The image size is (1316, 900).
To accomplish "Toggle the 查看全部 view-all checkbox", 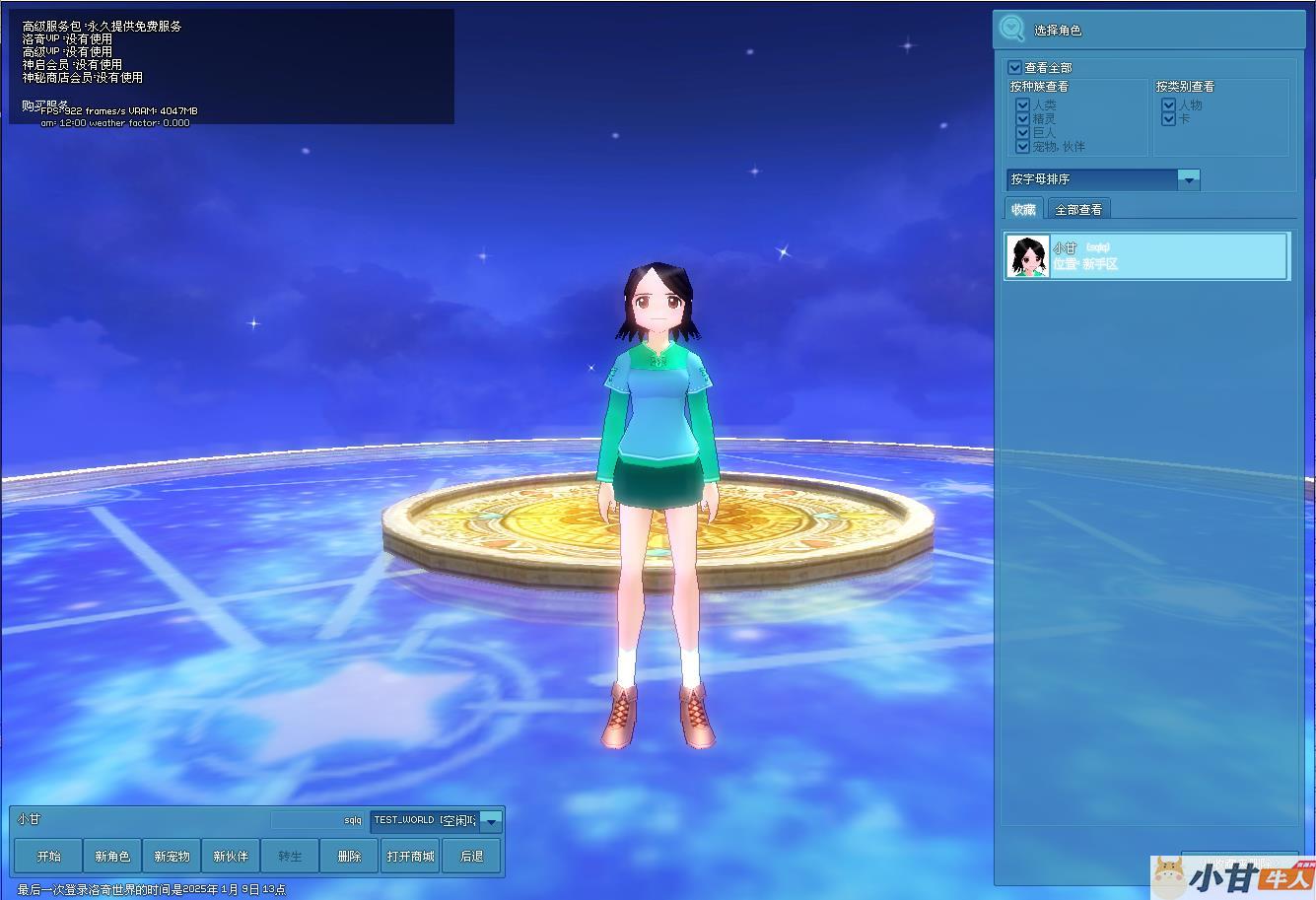I will pyautogui.click(x=1015, y=68).
